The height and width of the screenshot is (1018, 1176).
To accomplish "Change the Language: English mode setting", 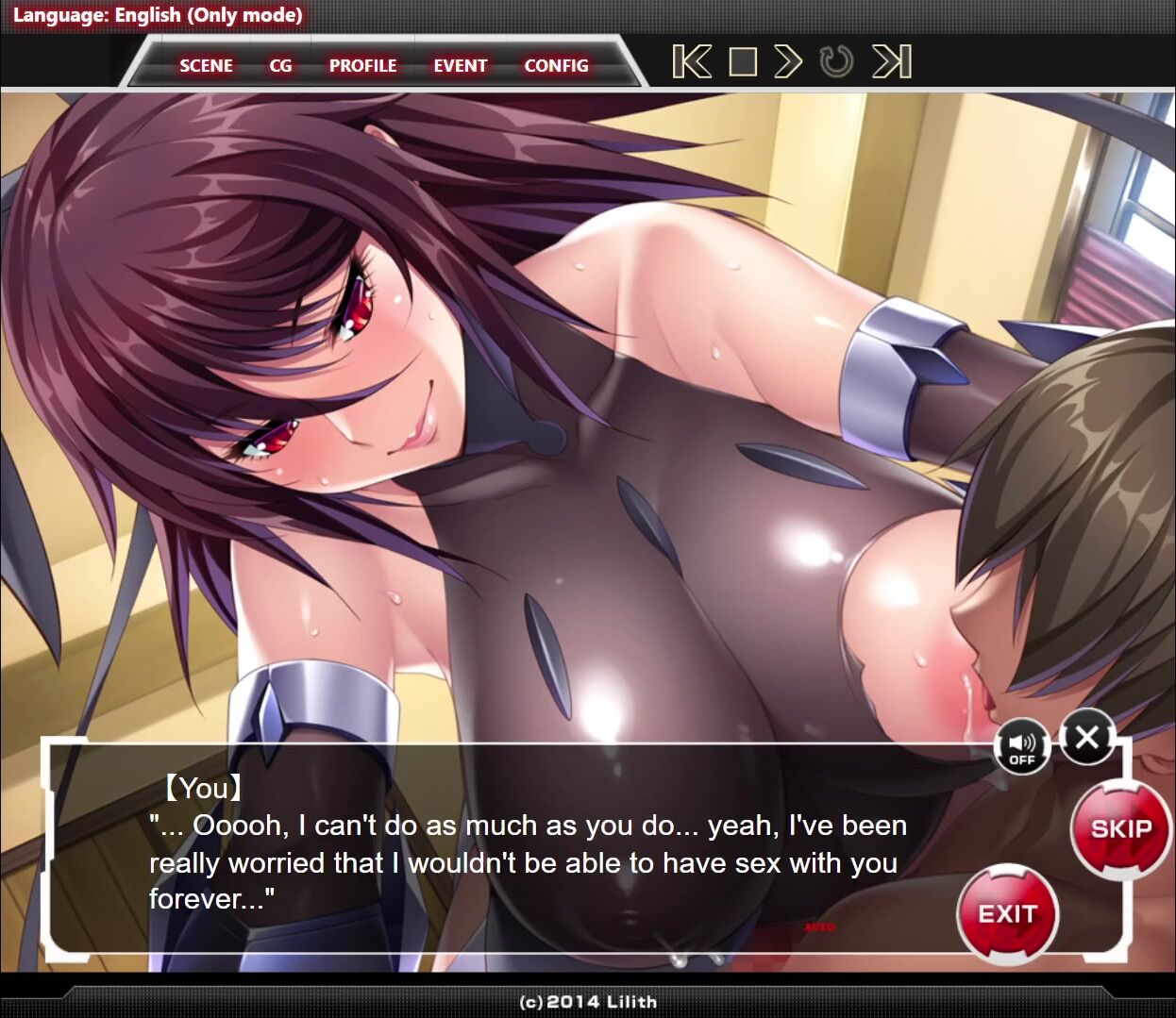I will 158,15.
